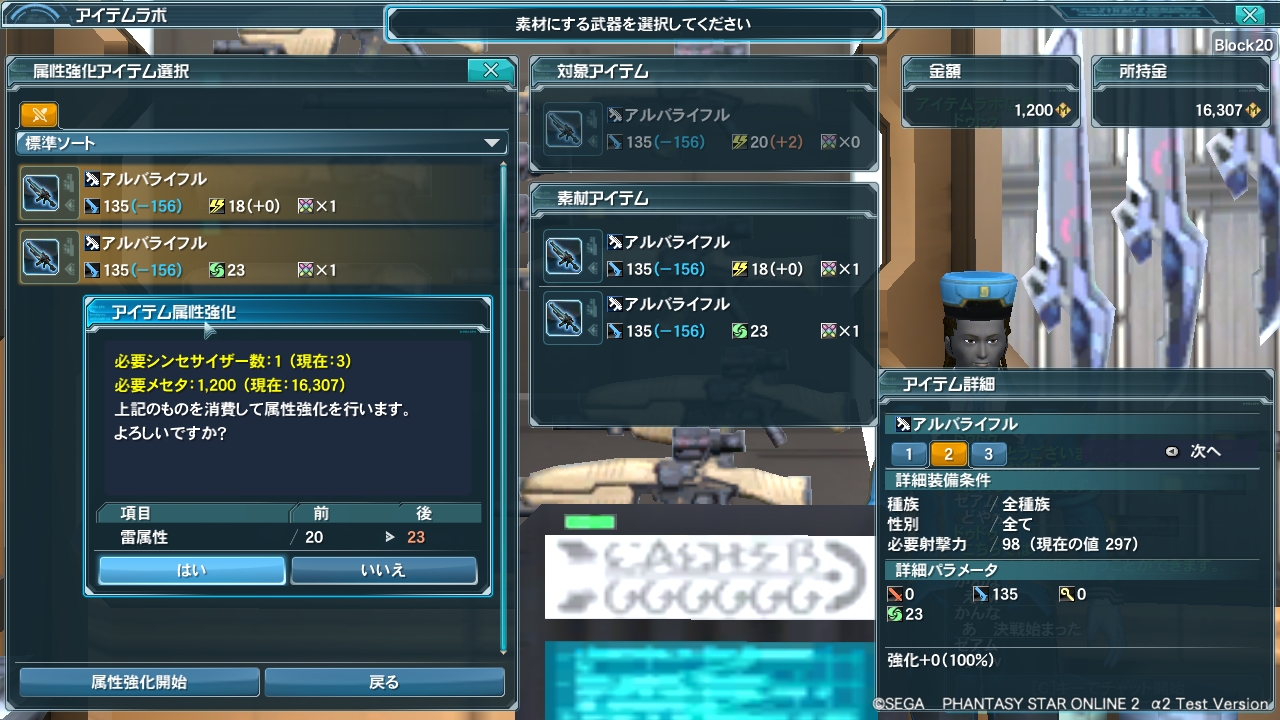Click the left arrow icon beside 次へ
This screenshot has height=720, width=1280.
(1171, 452)
